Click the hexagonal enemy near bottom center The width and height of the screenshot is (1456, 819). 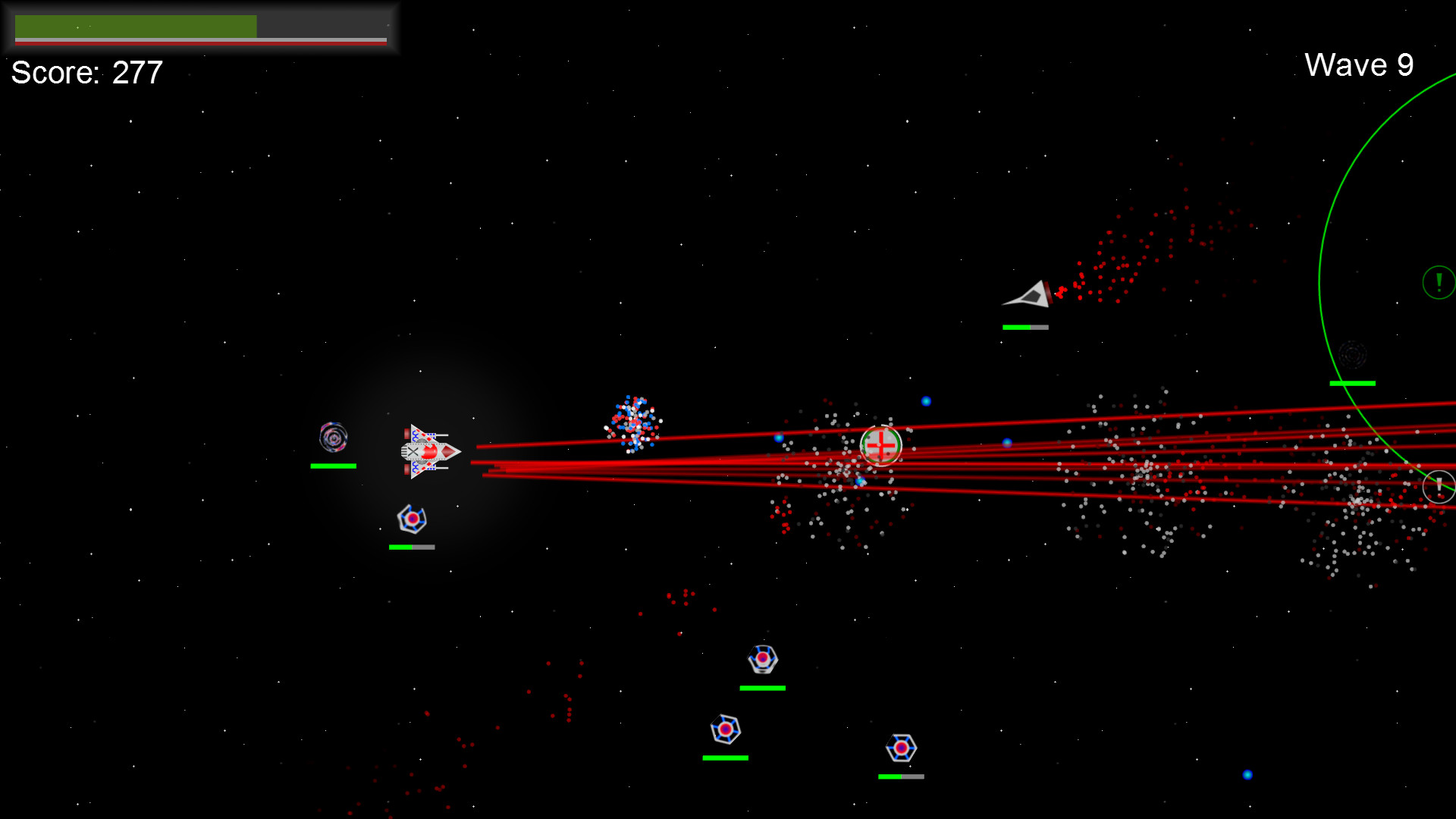point(762,660)
